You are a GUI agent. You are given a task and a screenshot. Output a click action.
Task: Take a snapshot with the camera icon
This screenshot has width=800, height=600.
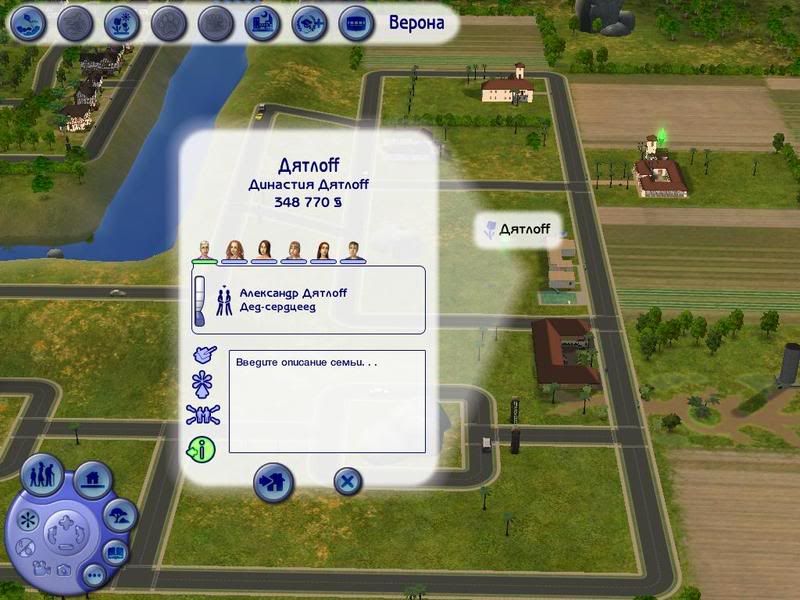[x=61, y=570]
